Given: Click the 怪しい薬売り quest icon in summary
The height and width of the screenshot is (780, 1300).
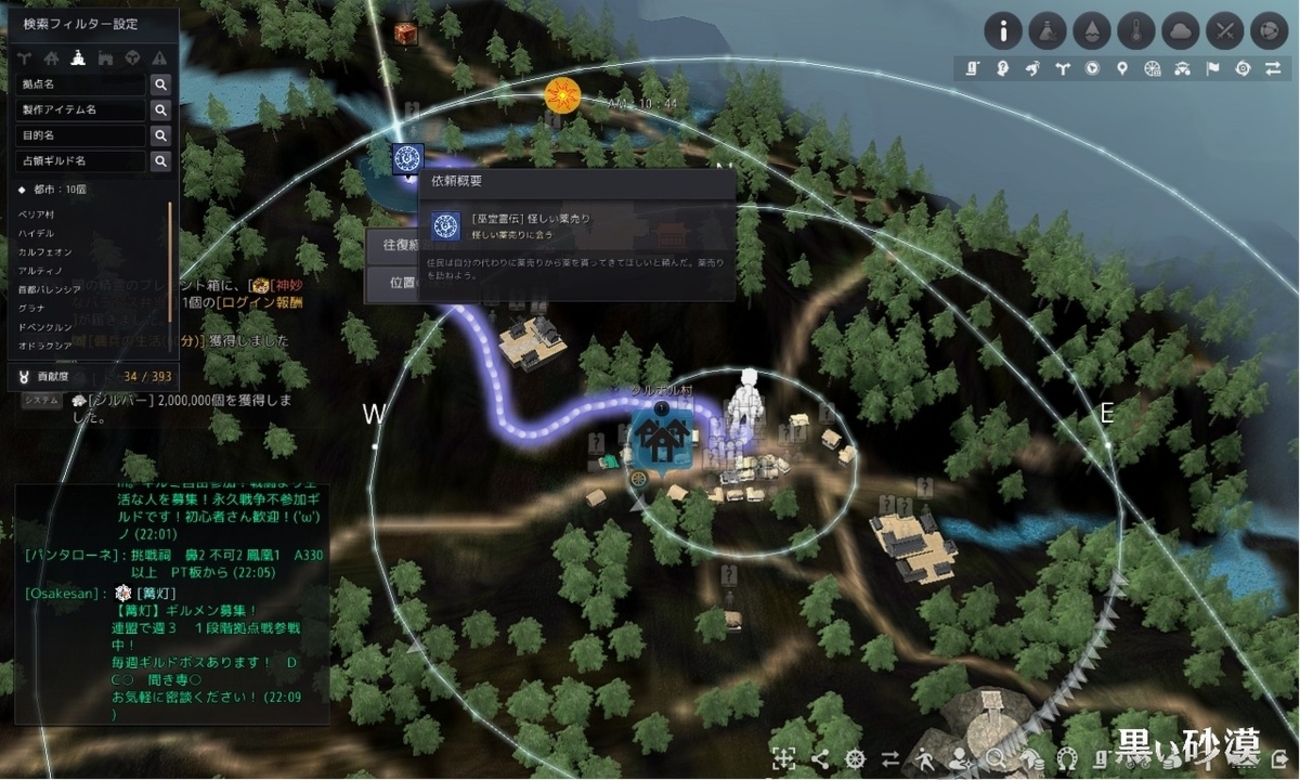Looking at the screenshot, I should click(446, 227).
